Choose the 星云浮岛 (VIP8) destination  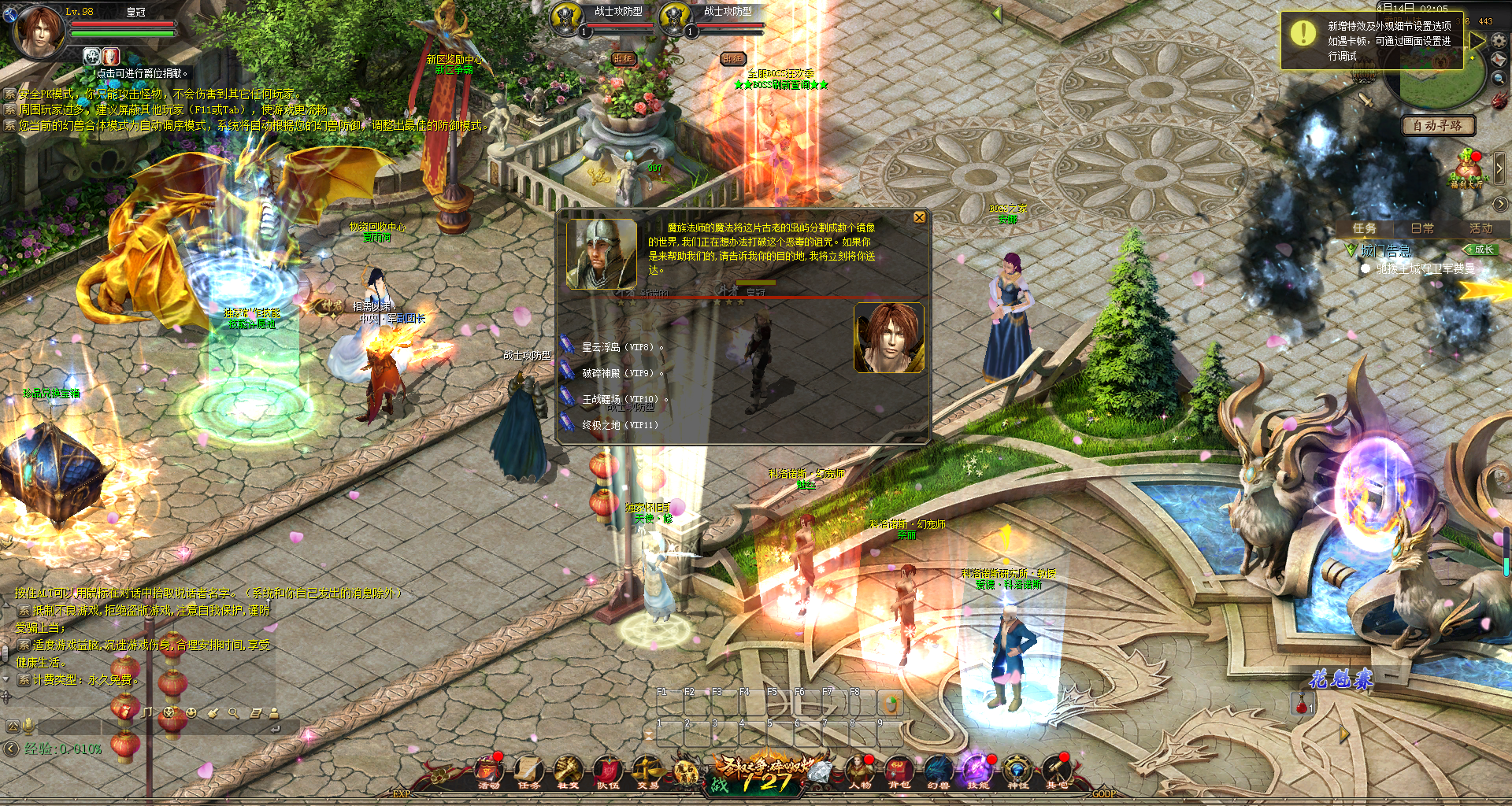click(x=617, y=347)
